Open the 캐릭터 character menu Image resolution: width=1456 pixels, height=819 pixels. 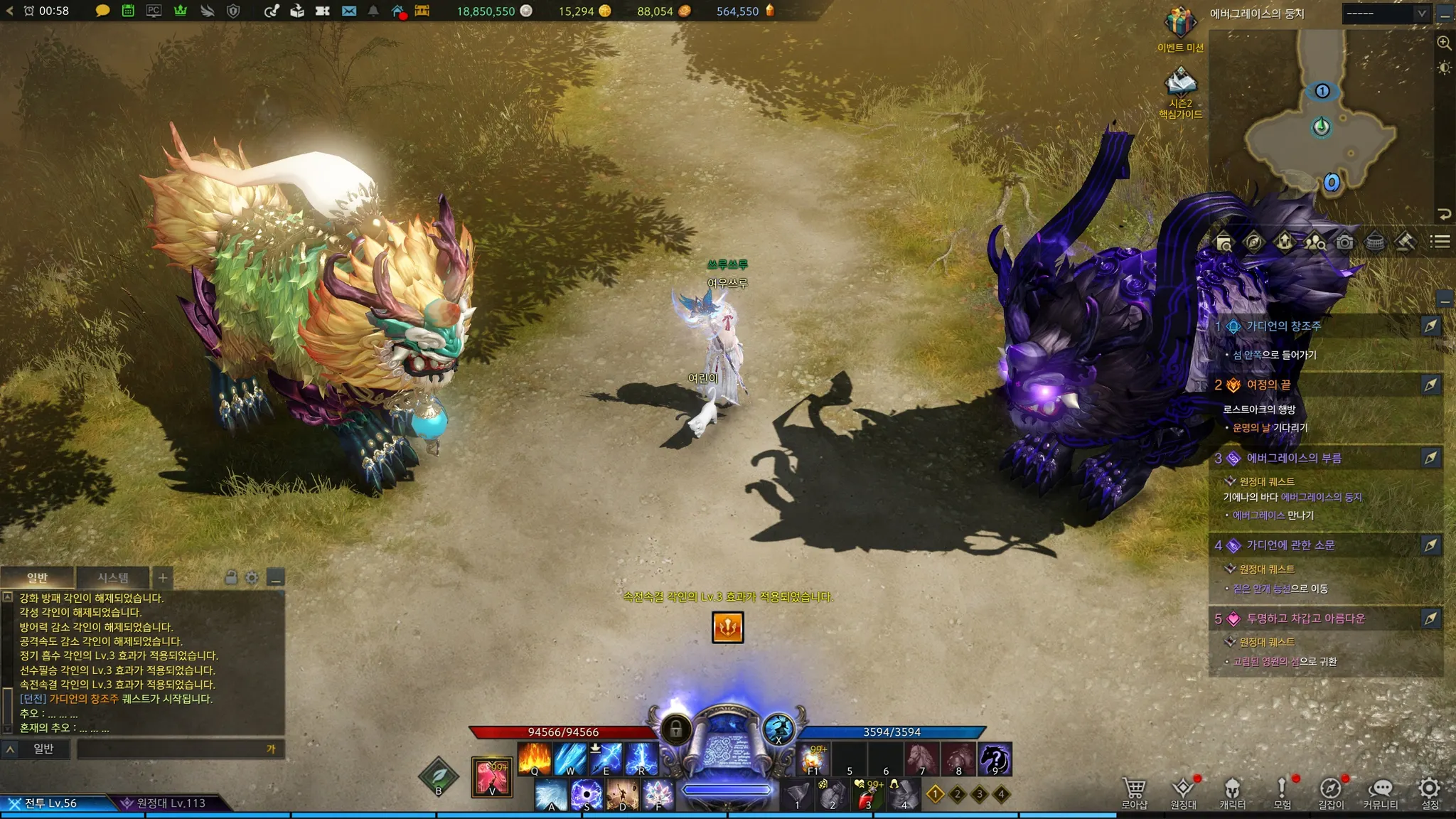click(1232, 793)
